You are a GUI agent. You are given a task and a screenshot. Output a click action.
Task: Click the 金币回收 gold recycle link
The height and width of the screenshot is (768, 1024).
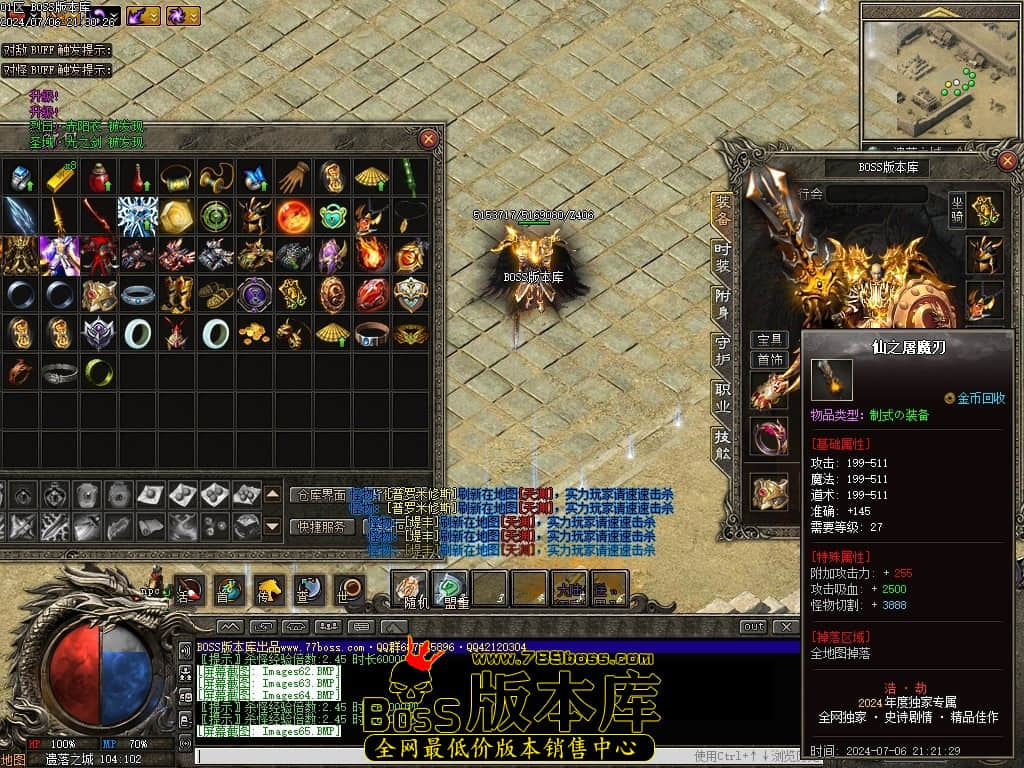[980, 397]
